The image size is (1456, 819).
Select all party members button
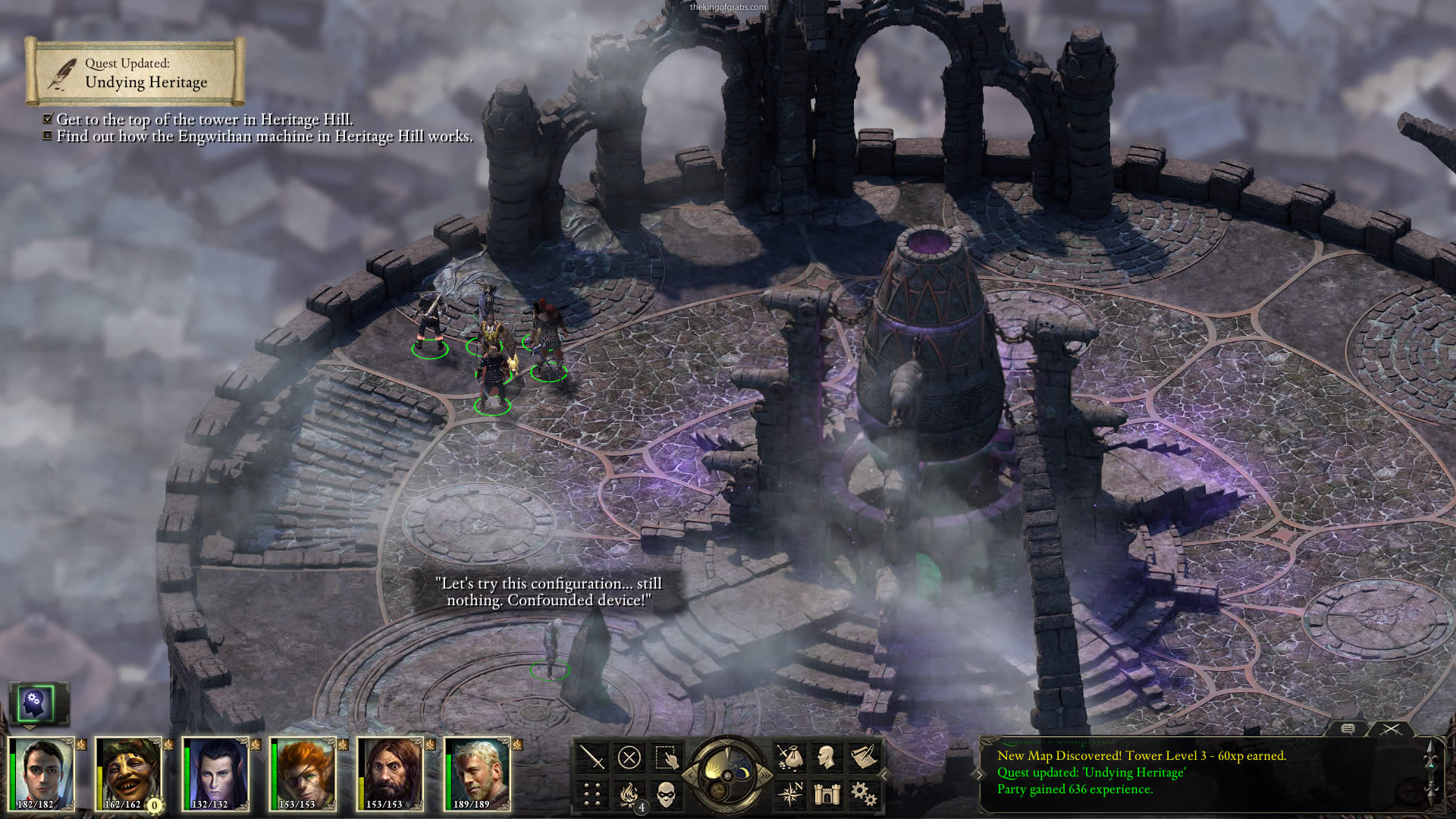(666, 757)
